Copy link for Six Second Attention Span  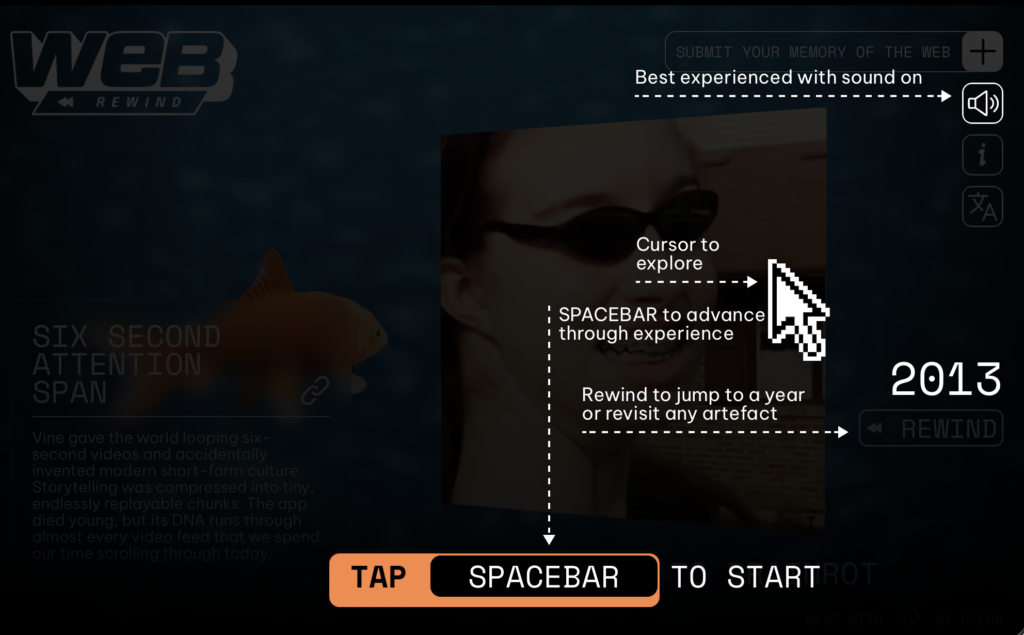coord(316,389)
